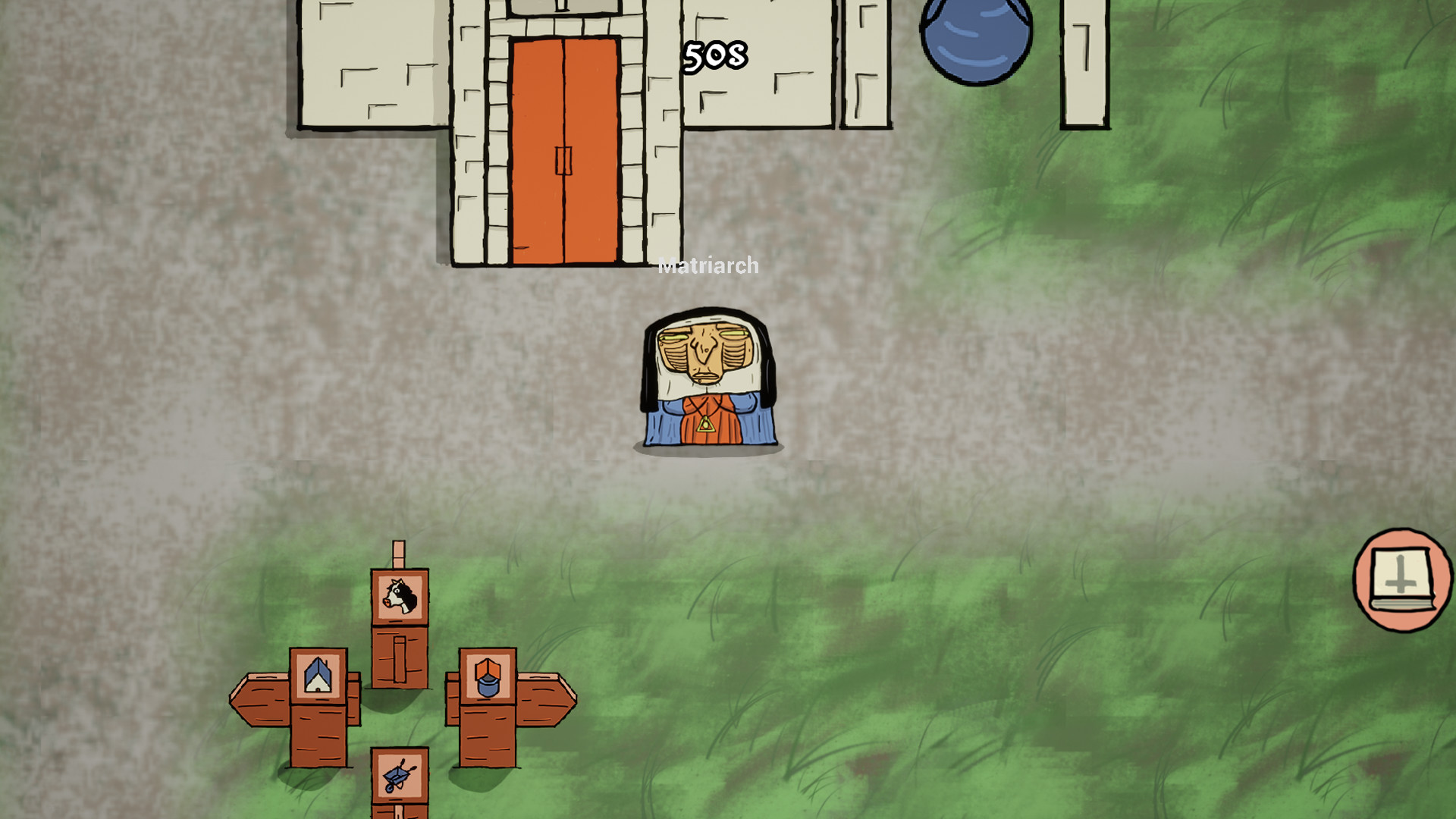Click the door handle on the orange doors
1456x819 pixels.
(x=564, y=161)
